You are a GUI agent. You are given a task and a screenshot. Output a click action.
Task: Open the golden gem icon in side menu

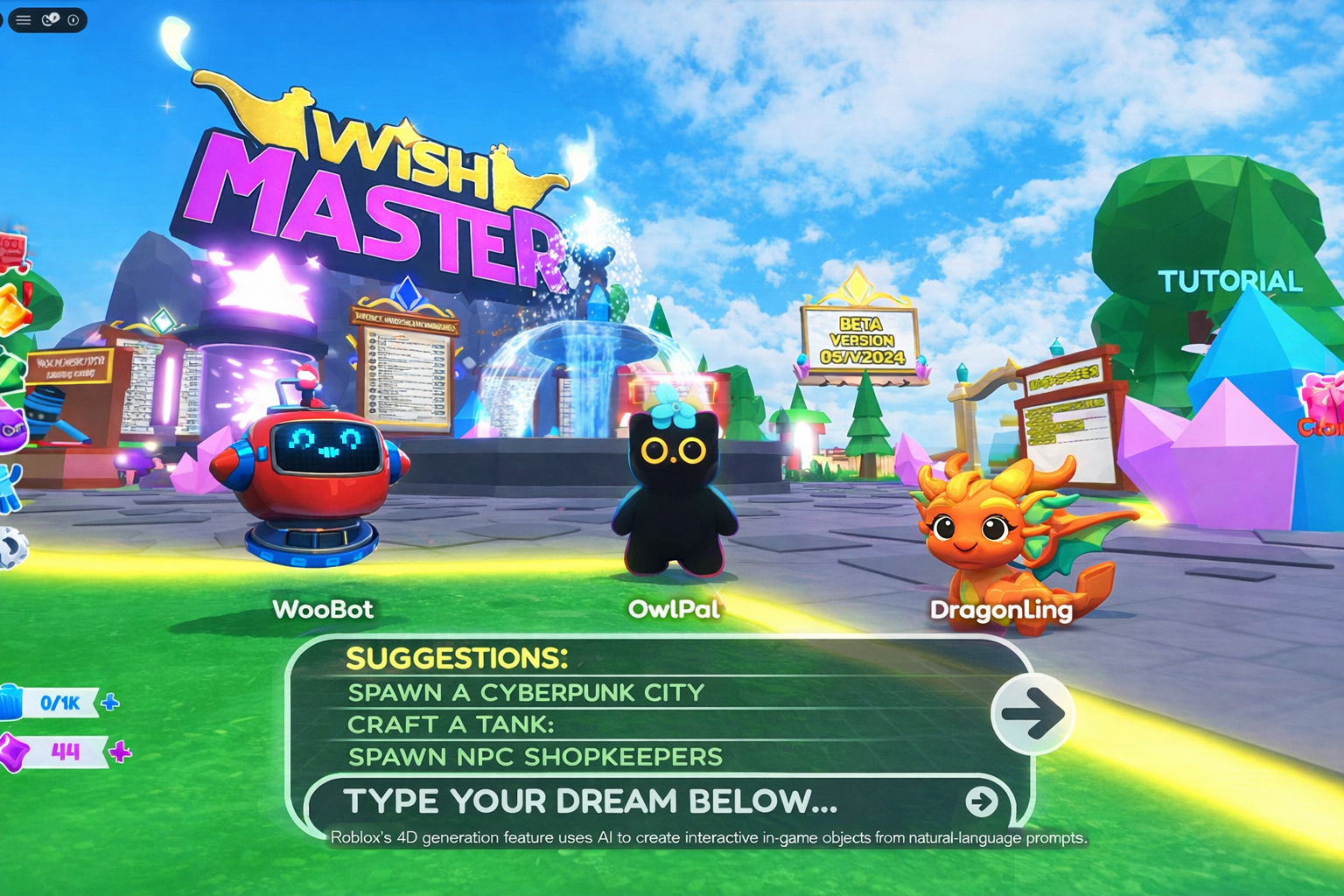[x=12, y=311]
